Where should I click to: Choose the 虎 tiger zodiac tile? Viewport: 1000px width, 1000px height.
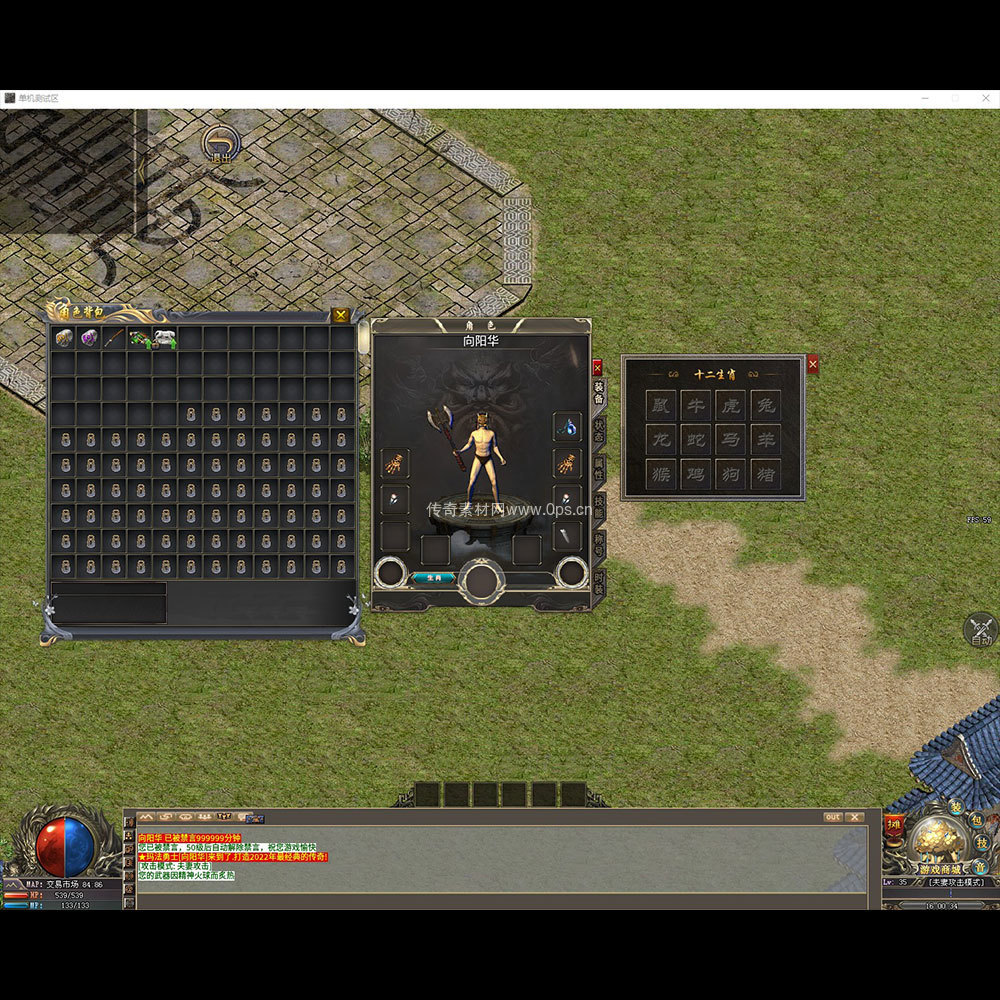point(730,405)
